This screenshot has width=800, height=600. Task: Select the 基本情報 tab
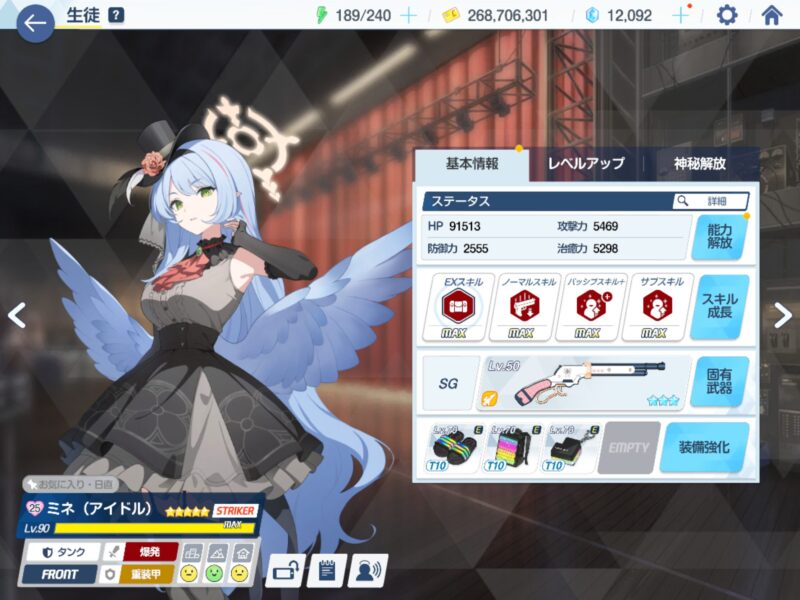coord(471,163)
